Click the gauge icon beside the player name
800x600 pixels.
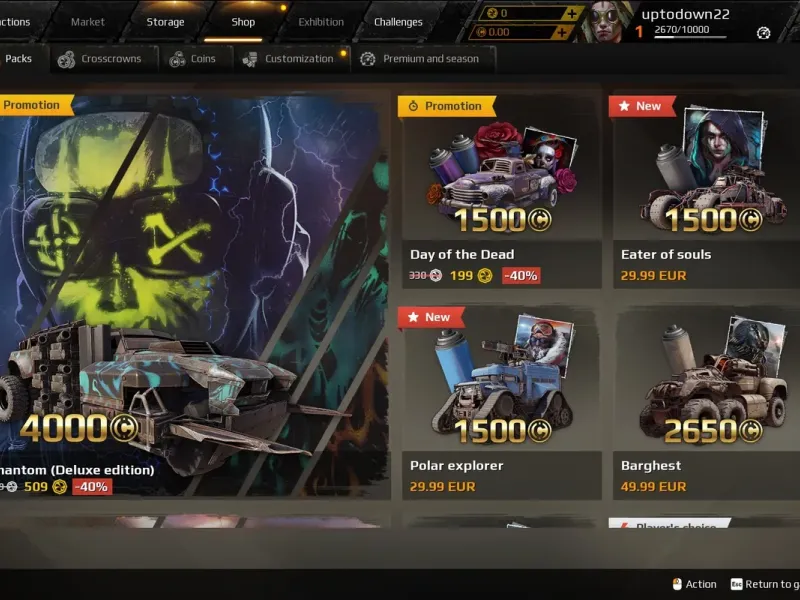(764, 32)
